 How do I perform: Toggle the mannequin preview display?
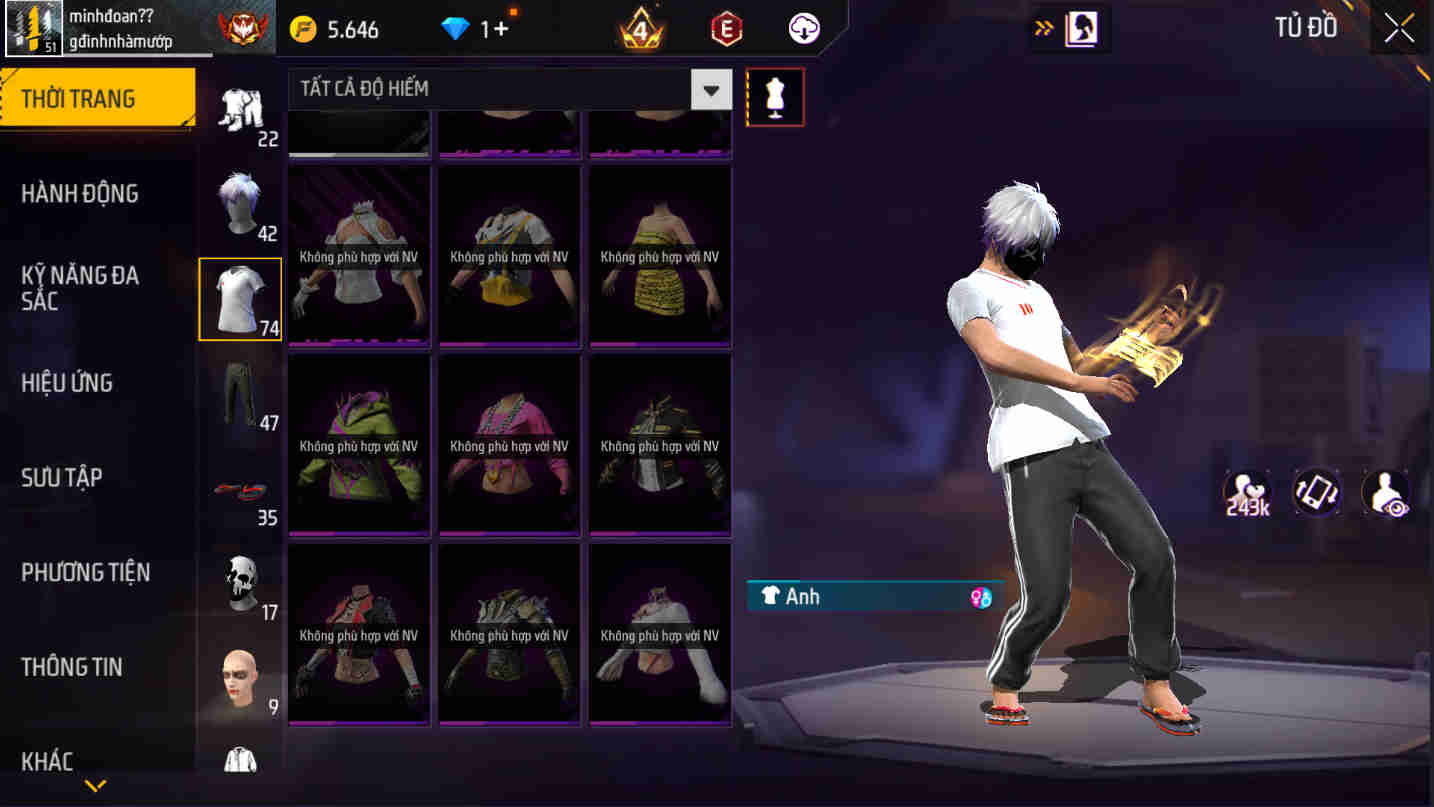tap(775, 96)
